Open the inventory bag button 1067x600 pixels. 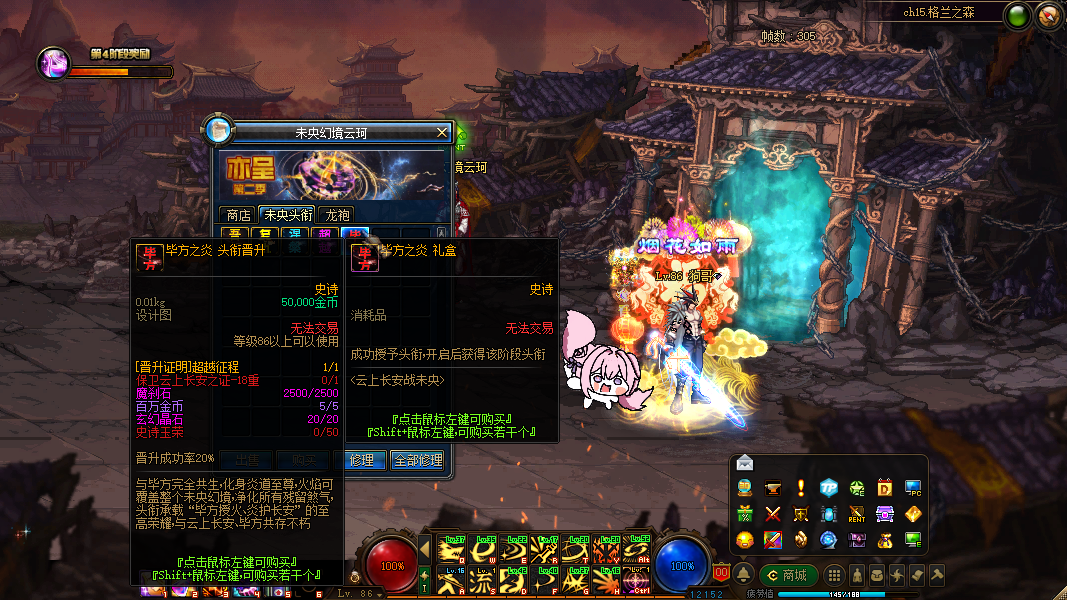877,575
